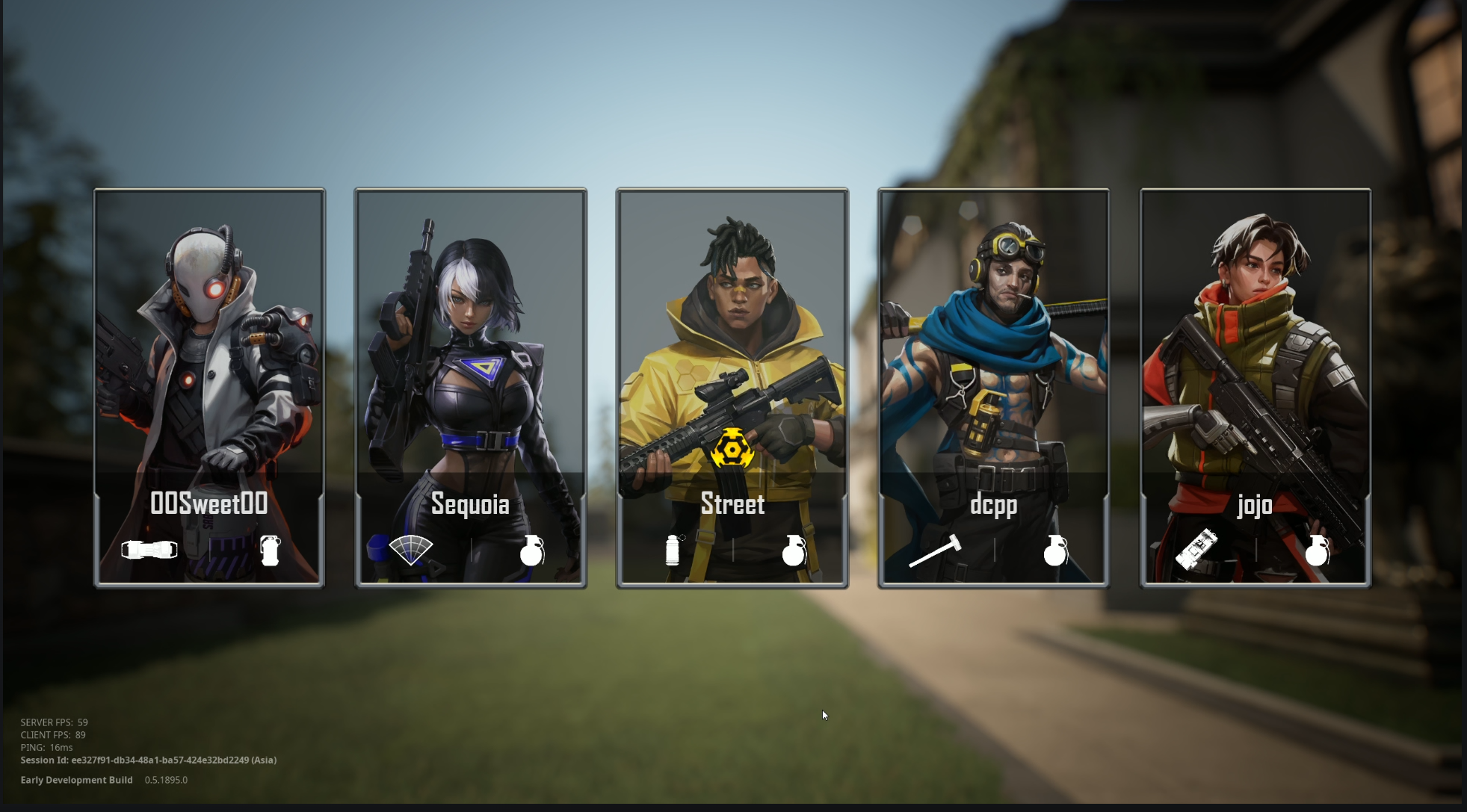
Task: Select jojo's charge device gadget icon
Action: (x=1196, y=550)
